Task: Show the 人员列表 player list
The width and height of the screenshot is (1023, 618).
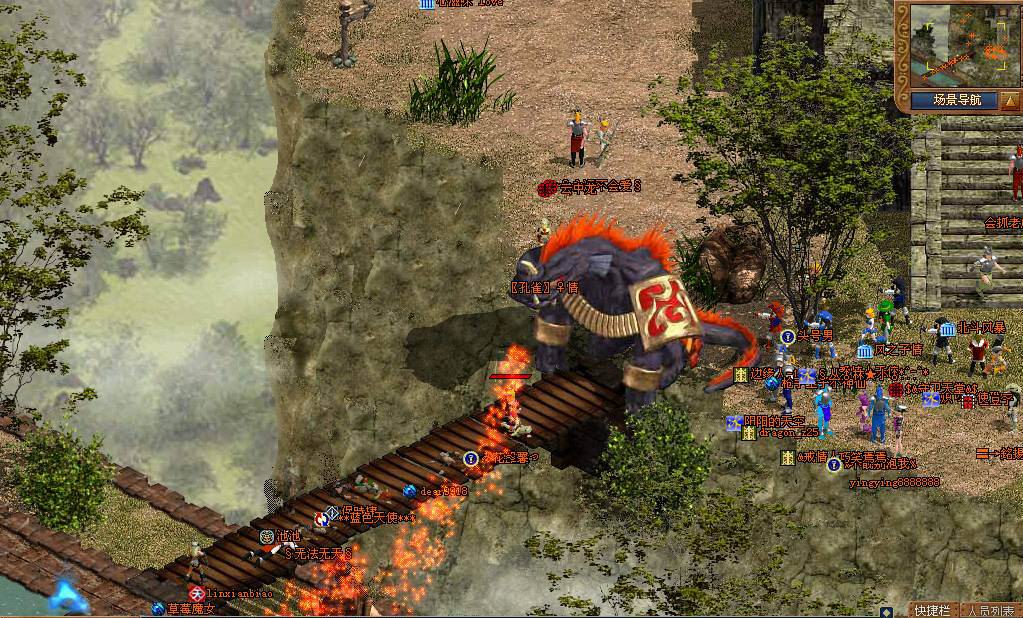Action: coord(990,610)
